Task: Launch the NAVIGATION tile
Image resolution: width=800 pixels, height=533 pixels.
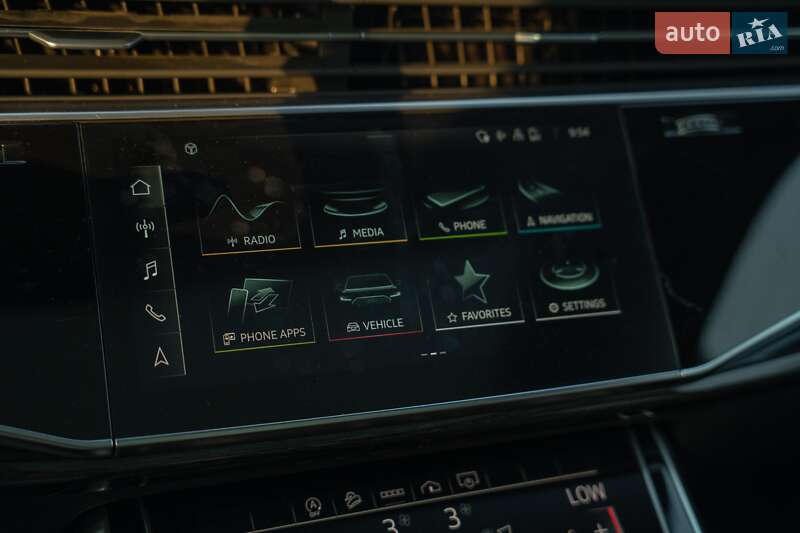Action: (x=557, y=202)
